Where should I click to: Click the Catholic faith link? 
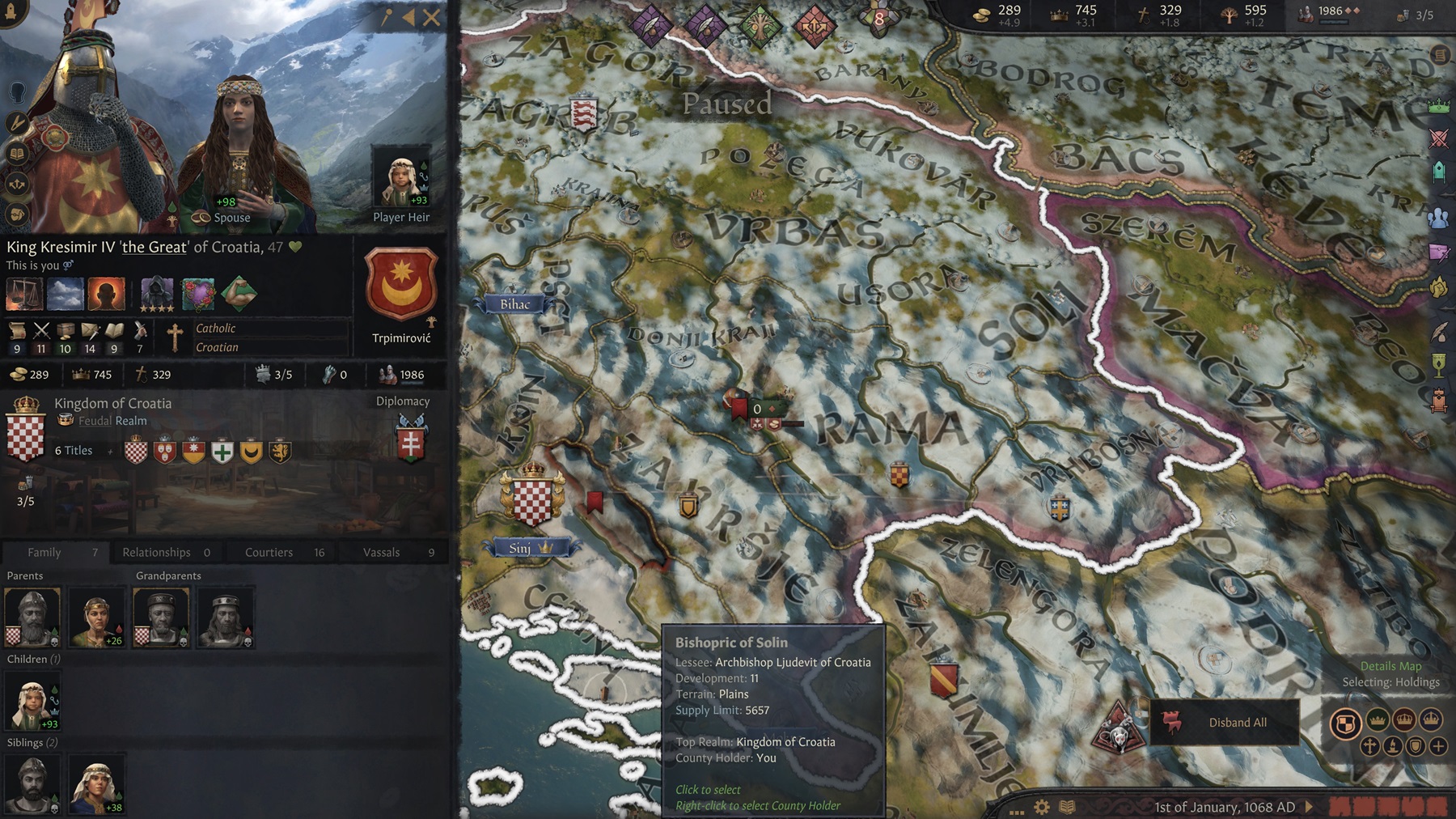[x=216, y=329]
